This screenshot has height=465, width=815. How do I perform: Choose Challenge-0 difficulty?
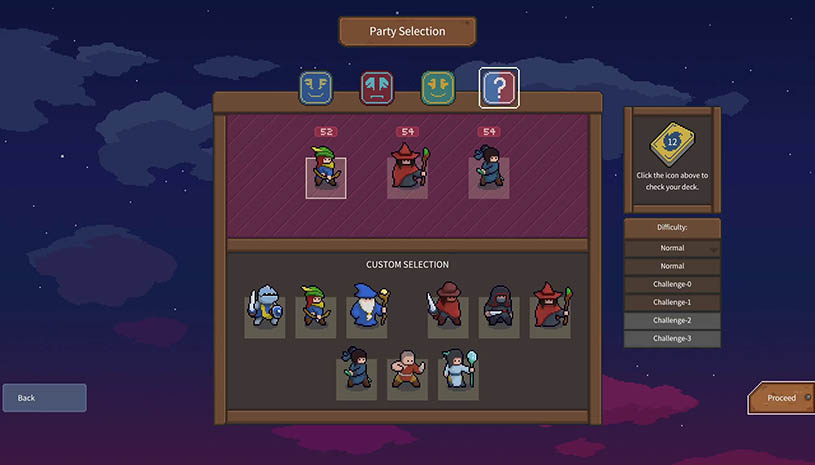click(672, 284)
